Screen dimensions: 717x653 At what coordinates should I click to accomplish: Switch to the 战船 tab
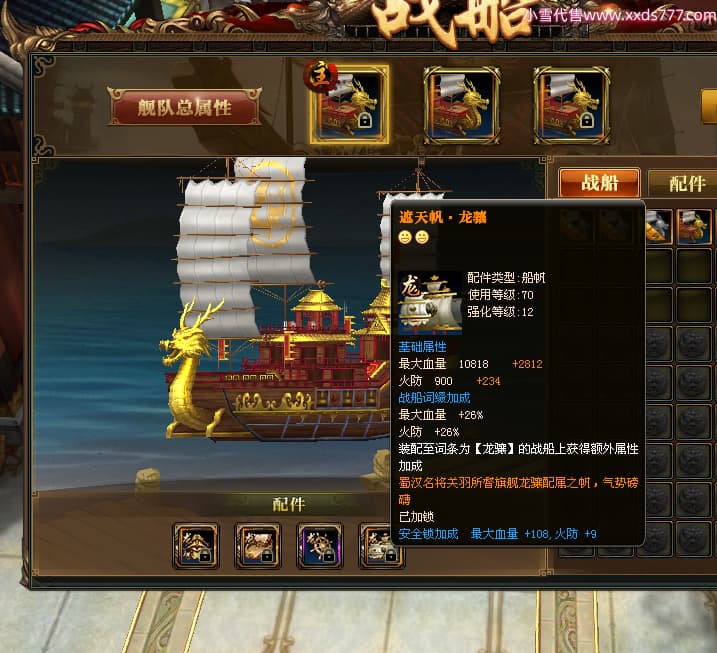[599, 183]
